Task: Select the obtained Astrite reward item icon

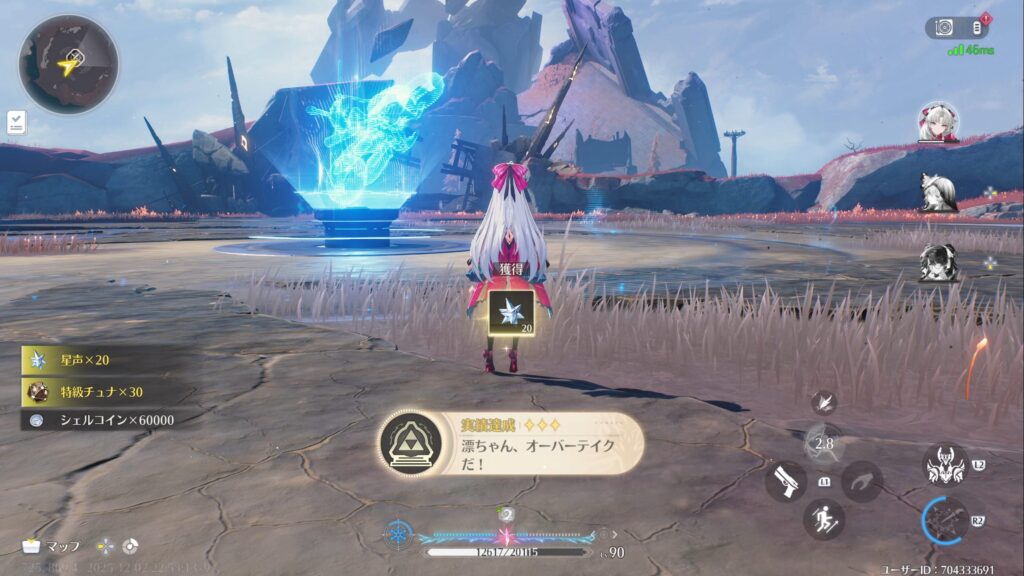Action: [510, 314]
